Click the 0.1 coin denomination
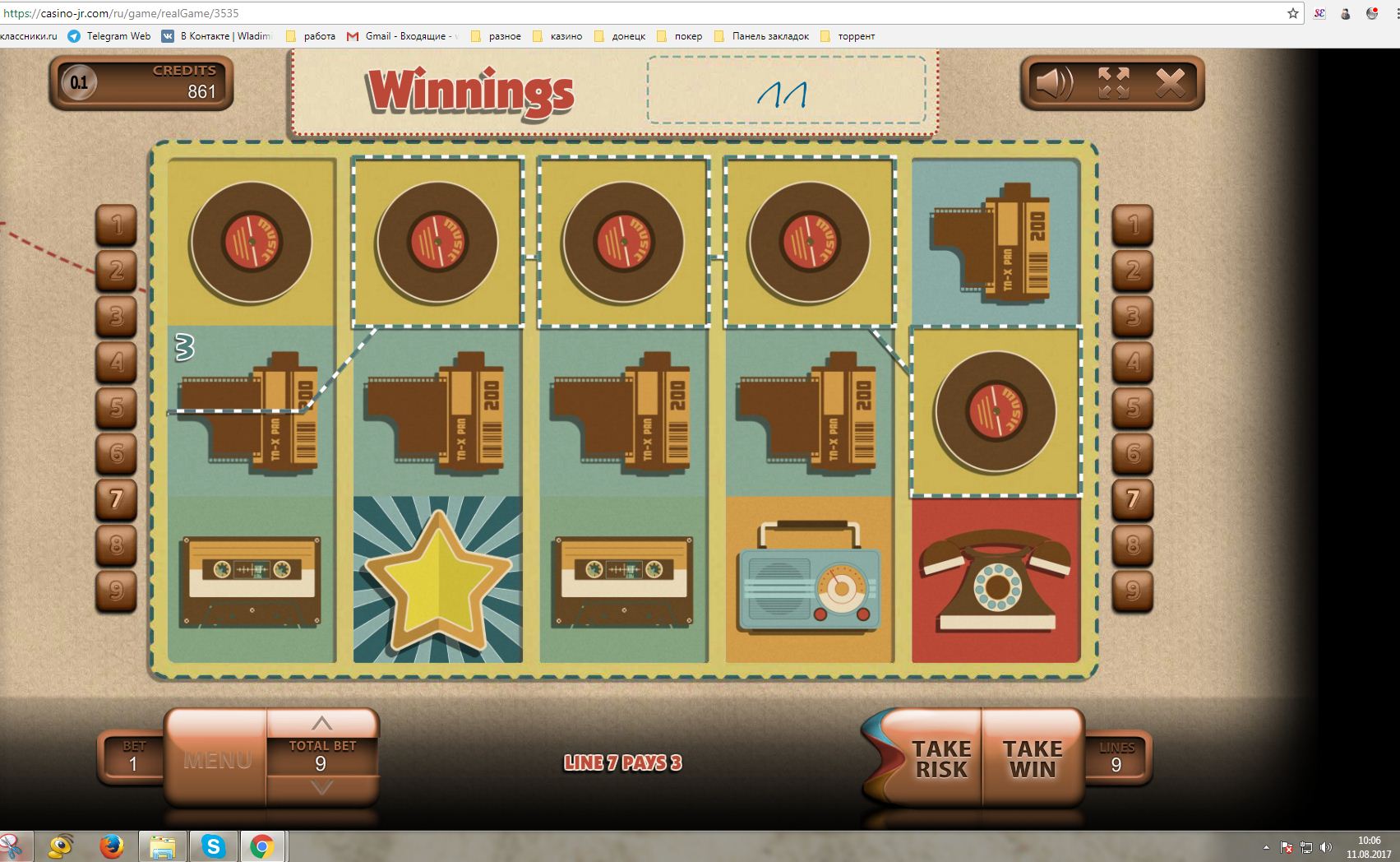Image resolution: width=1400 pixels, height=862 pixels. [79, 82]
